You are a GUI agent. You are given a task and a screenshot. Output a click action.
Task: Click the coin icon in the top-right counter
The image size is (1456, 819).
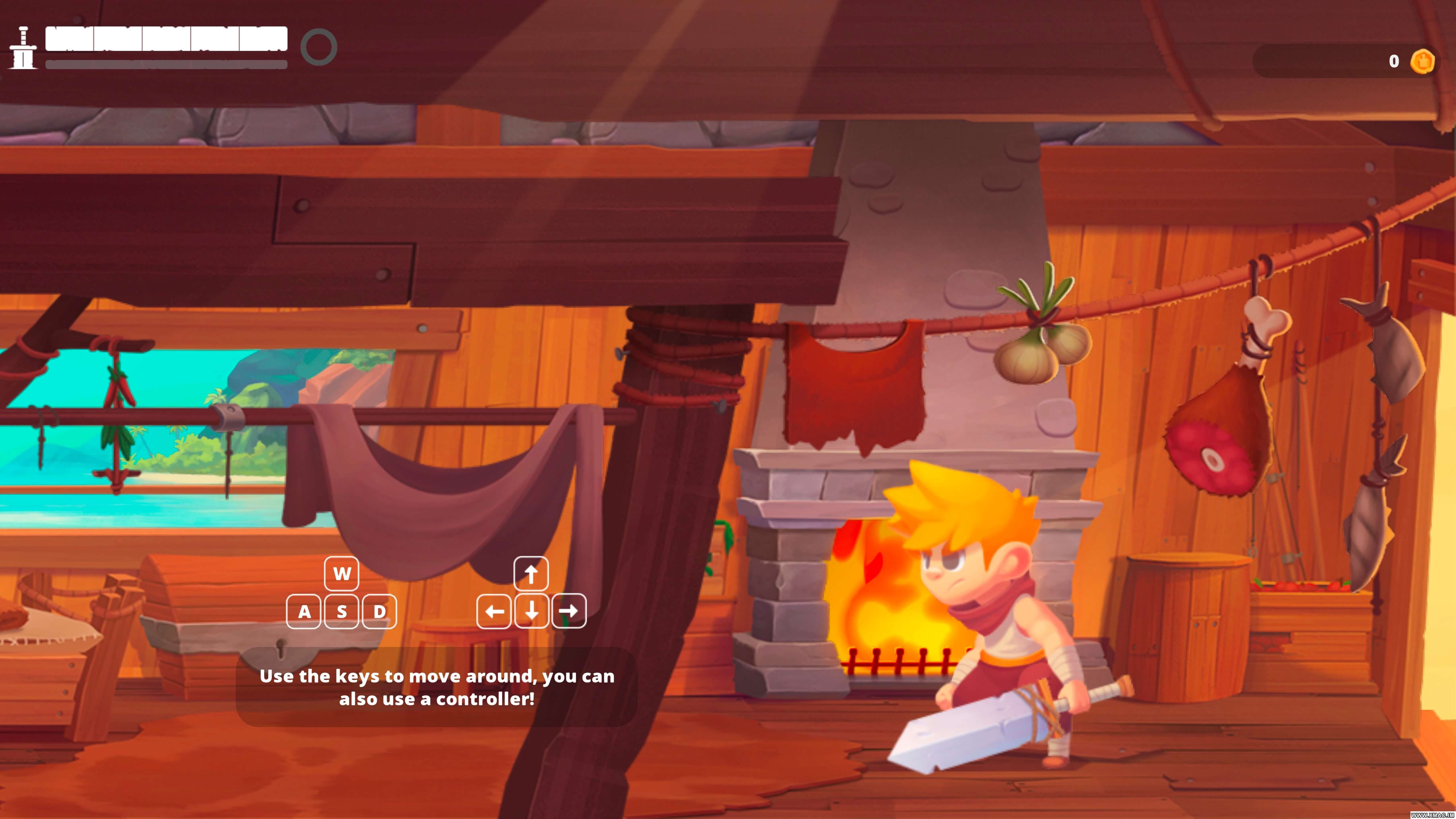click(x=1423, y=61)
